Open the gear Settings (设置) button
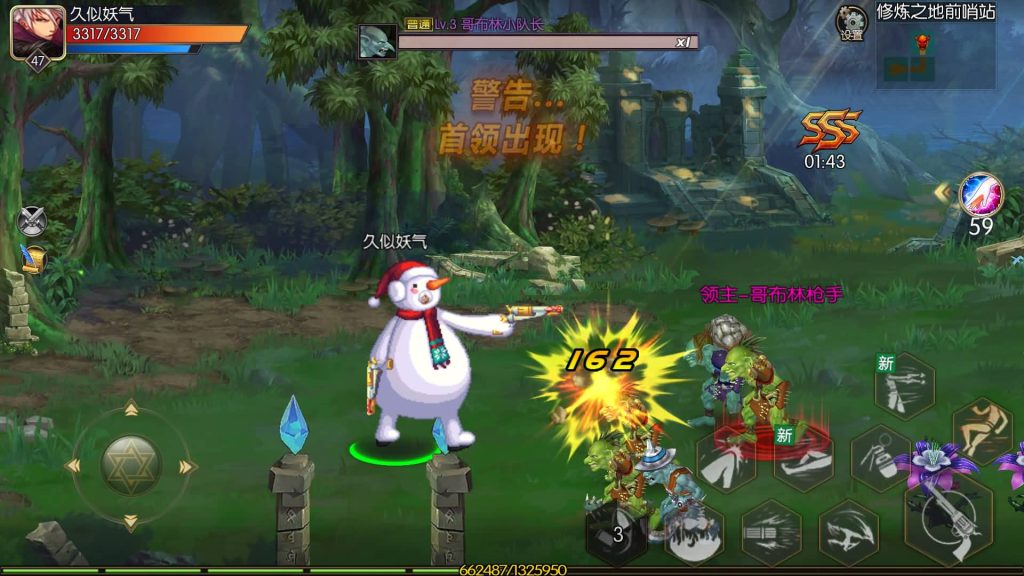The height and width of the screenshot is (576, 1024). (852, 22)
